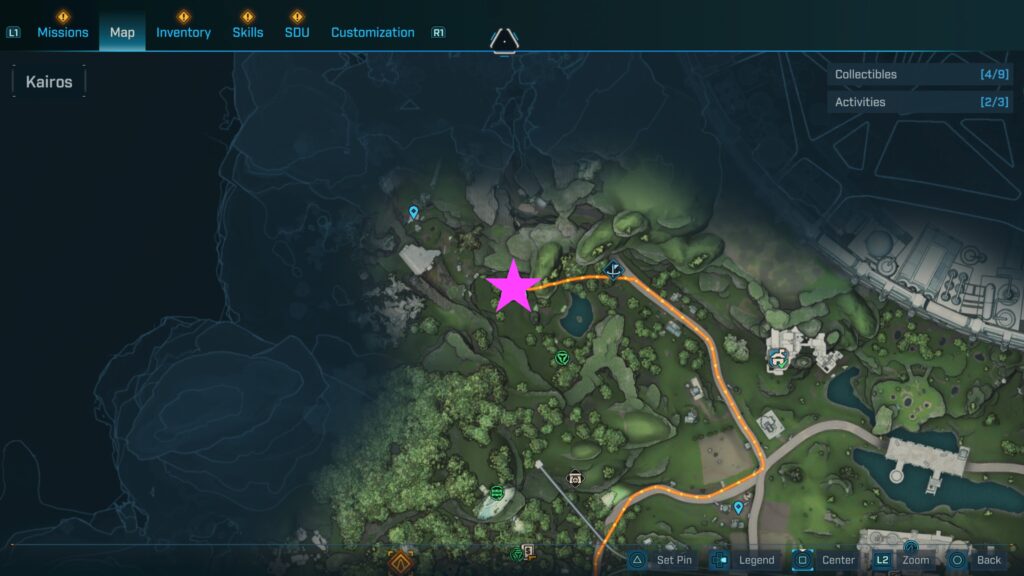This screenshot has width=1024, height=576.
Task: Expand the Activities tracker row
Action: tap(921, 102)
